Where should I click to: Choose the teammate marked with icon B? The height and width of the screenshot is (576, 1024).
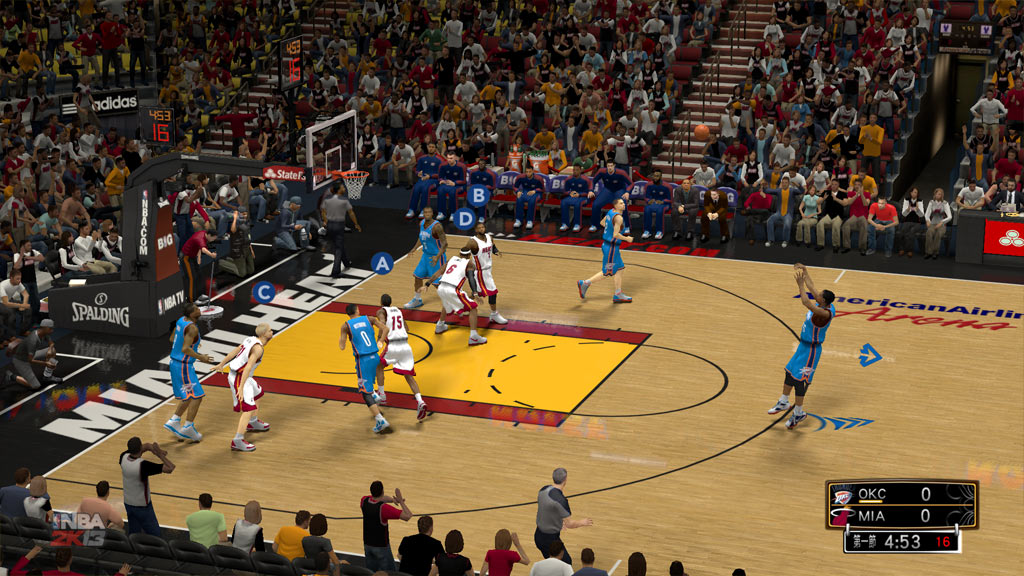pyautogui.click(x=479, y=195)
